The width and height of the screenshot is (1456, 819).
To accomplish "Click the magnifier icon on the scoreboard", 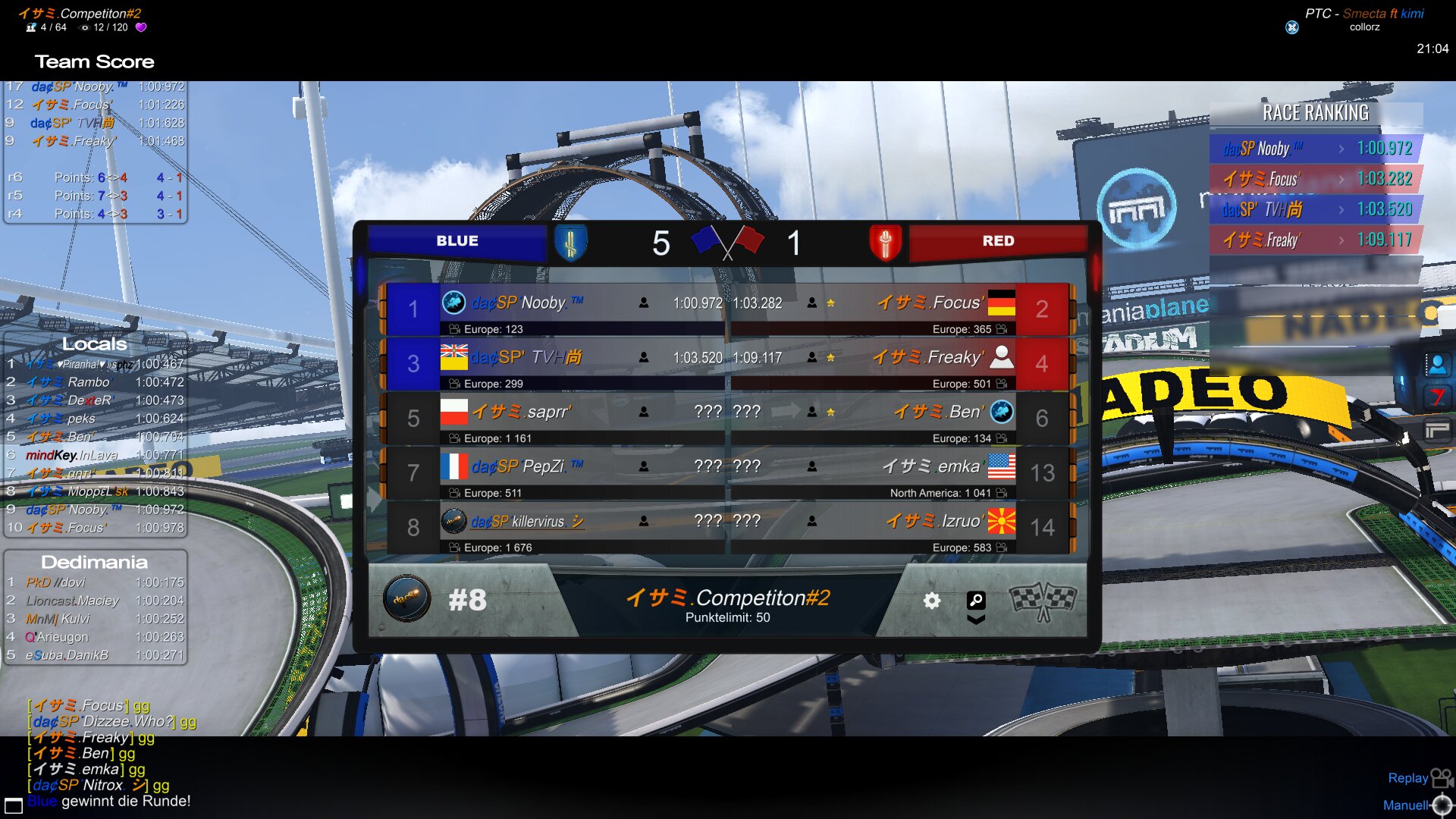I will [x=976, y=600].
